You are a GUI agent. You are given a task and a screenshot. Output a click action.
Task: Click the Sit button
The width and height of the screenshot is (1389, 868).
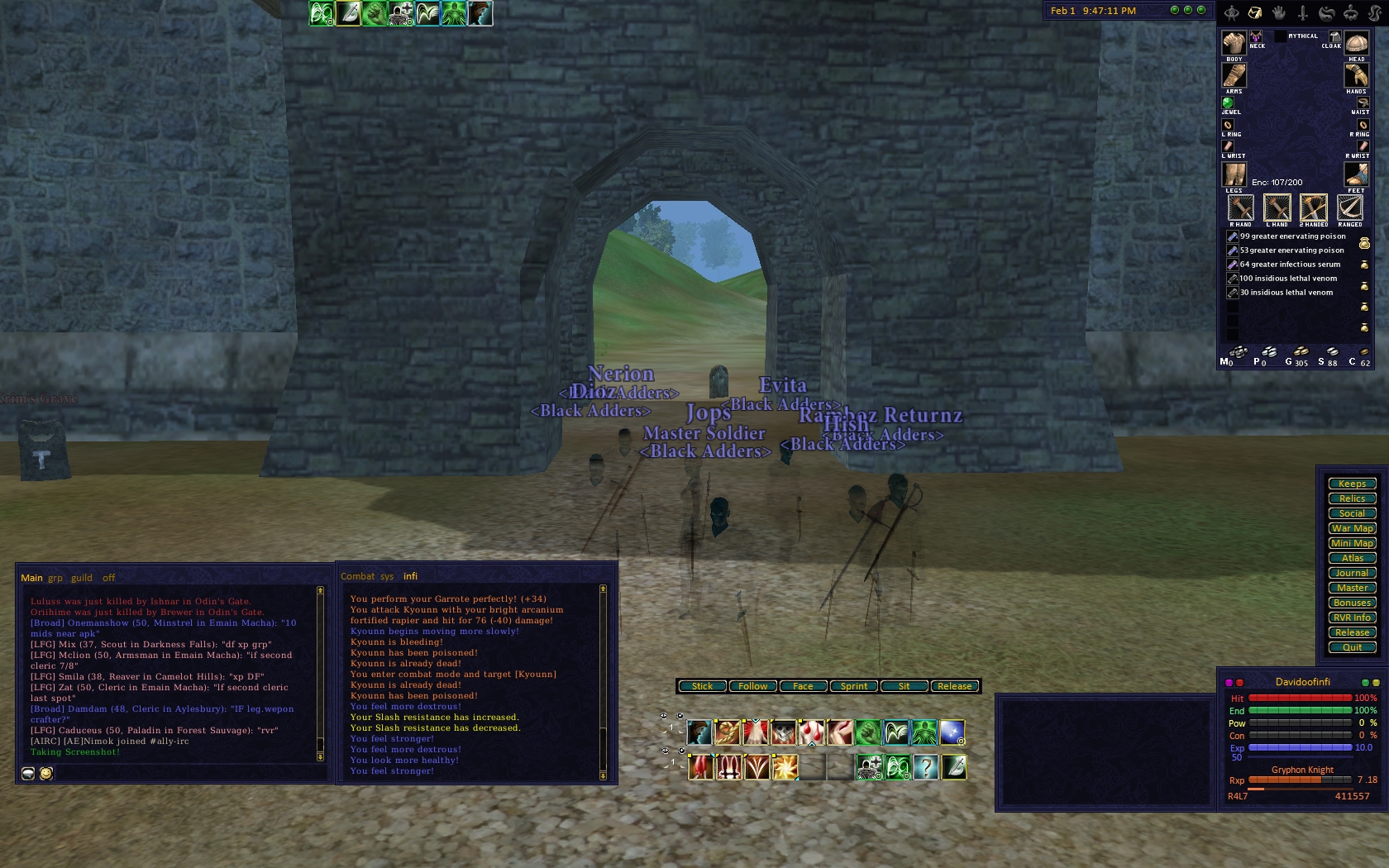pos(904,686)
